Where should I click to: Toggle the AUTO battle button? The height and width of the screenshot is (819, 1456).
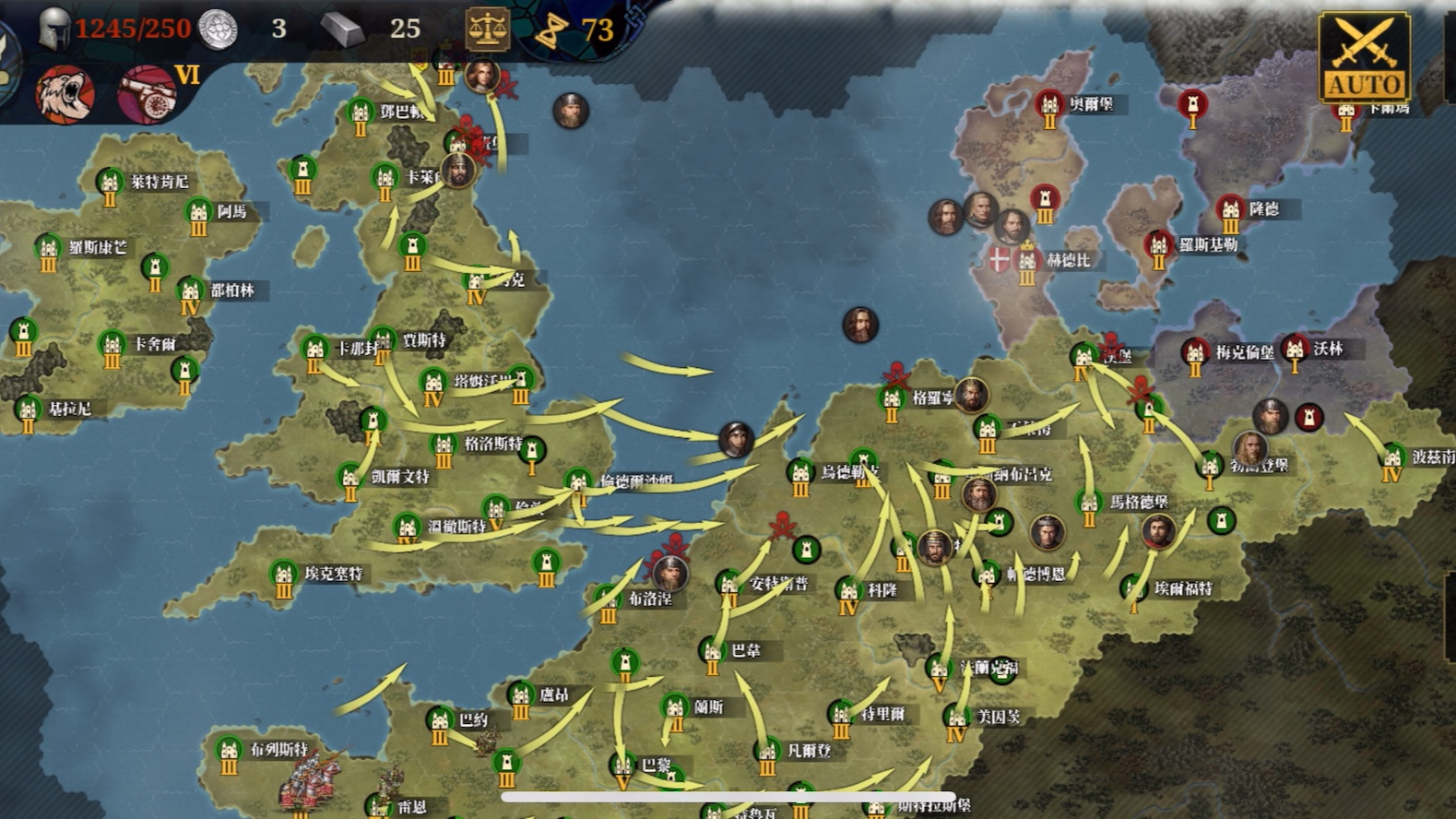click(x=1364, y=57)
